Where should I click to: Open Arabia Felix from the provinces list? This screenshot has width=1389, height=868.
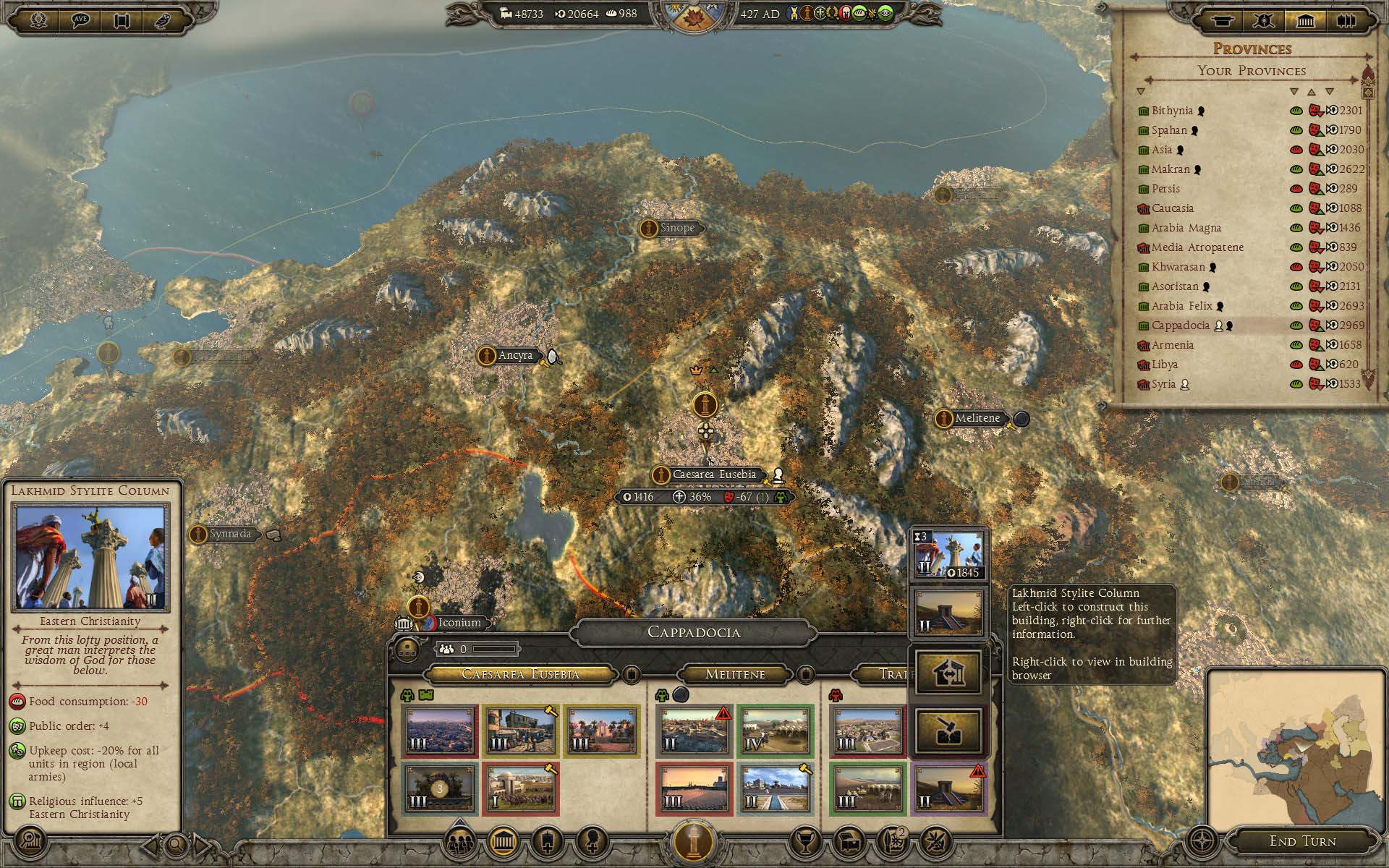(x=1181, y=306)
